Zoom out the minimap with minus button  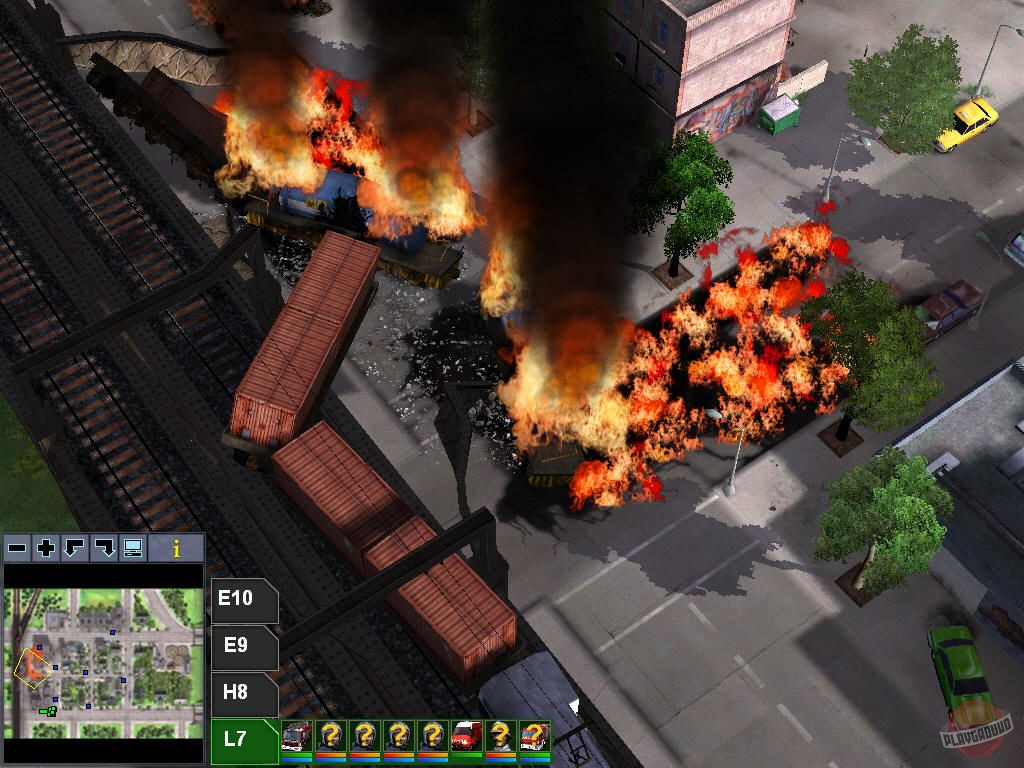[x=17, y=548]
